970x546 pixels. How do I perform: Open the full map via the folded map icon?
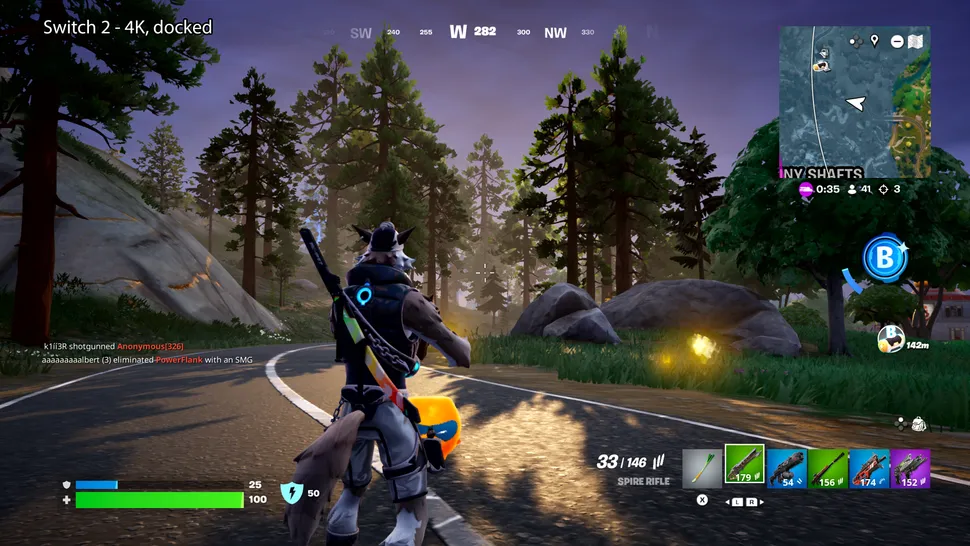[914, 41]
